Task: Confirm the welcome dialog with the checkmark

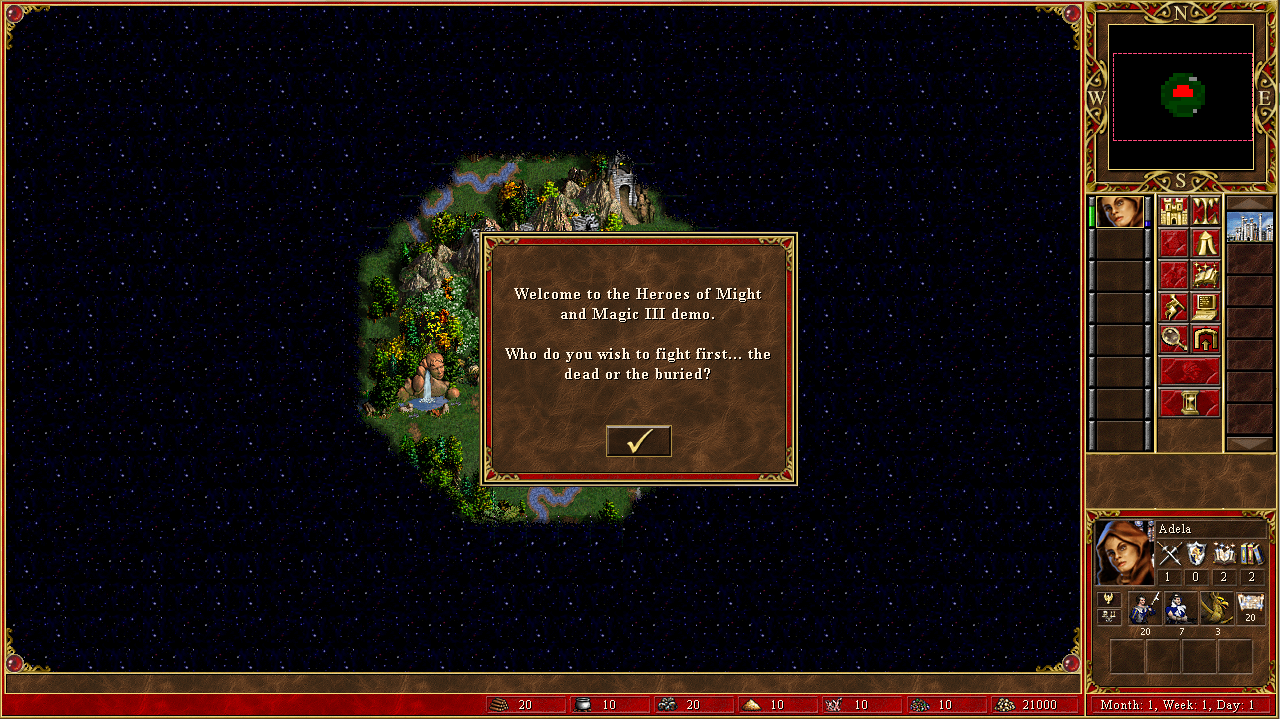Action: (x=638, y=441)
